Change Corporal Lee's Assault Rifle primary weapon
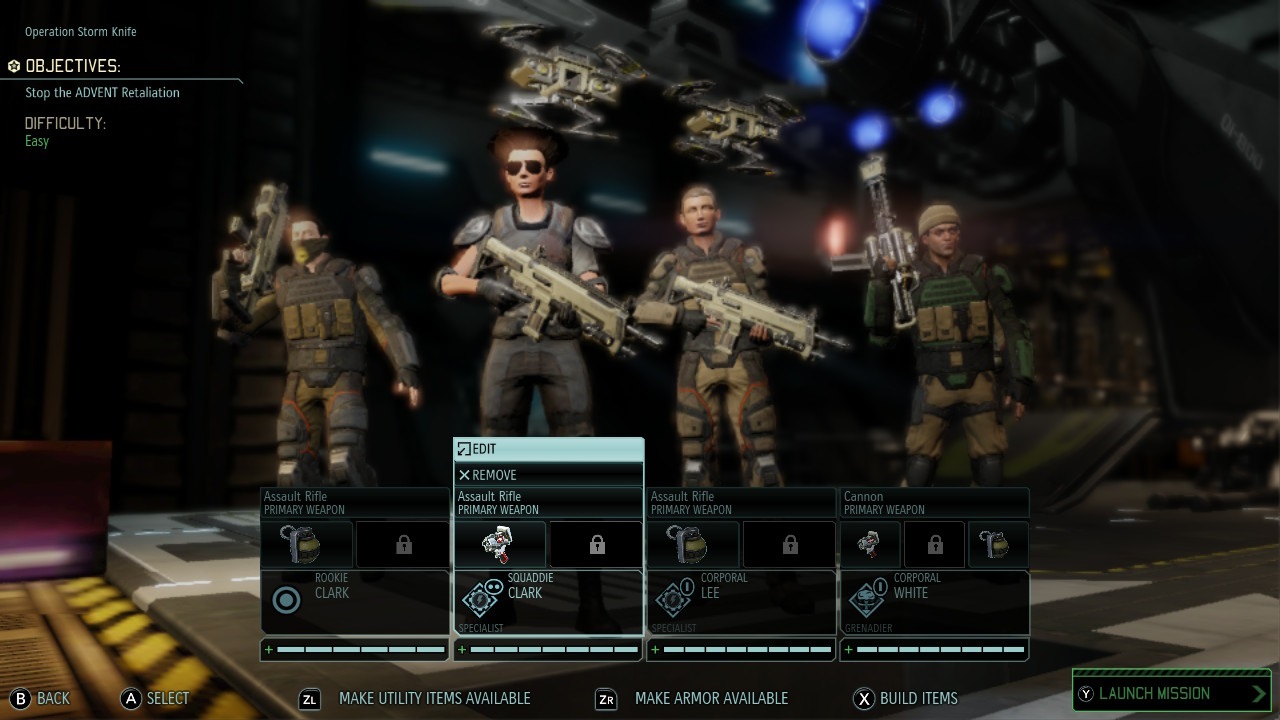 pos(741,502)
